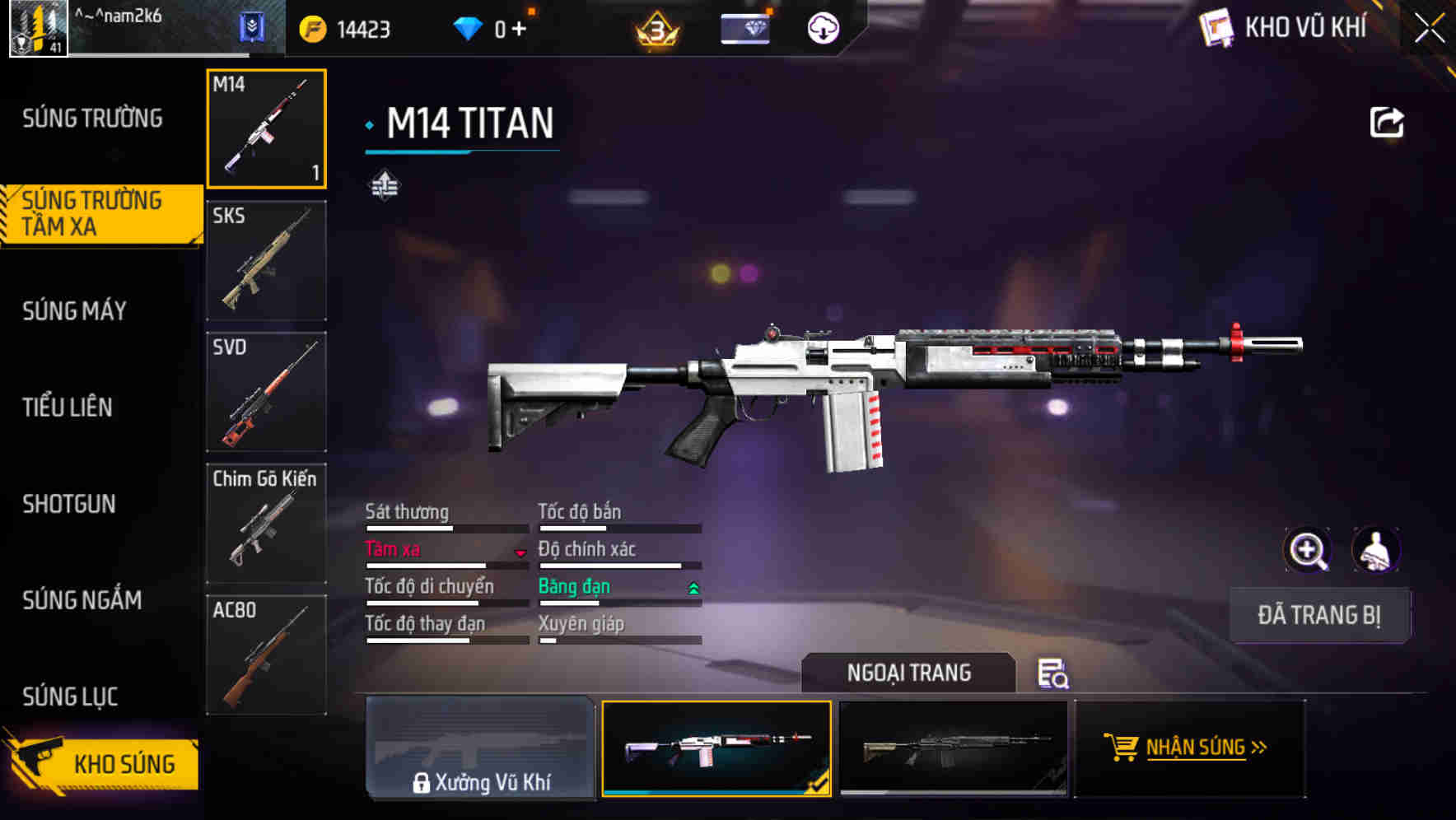Viewport: 1456px width, 820px height.
Task: Pick the Chim Gõ Kiến weapon
Action: coord(266,524)
